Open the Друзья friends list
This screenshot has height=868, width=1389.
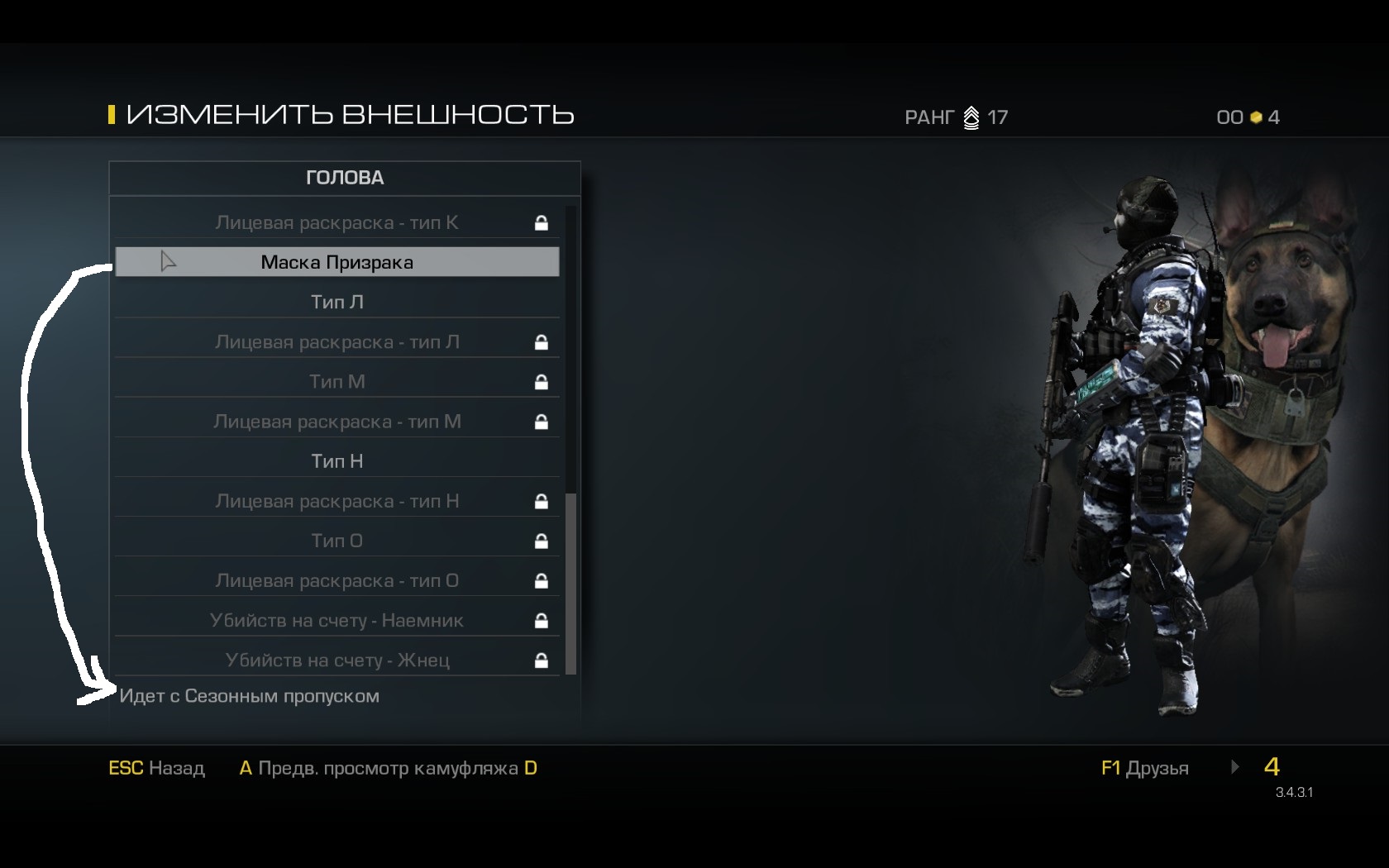(x=1144, y=768)
